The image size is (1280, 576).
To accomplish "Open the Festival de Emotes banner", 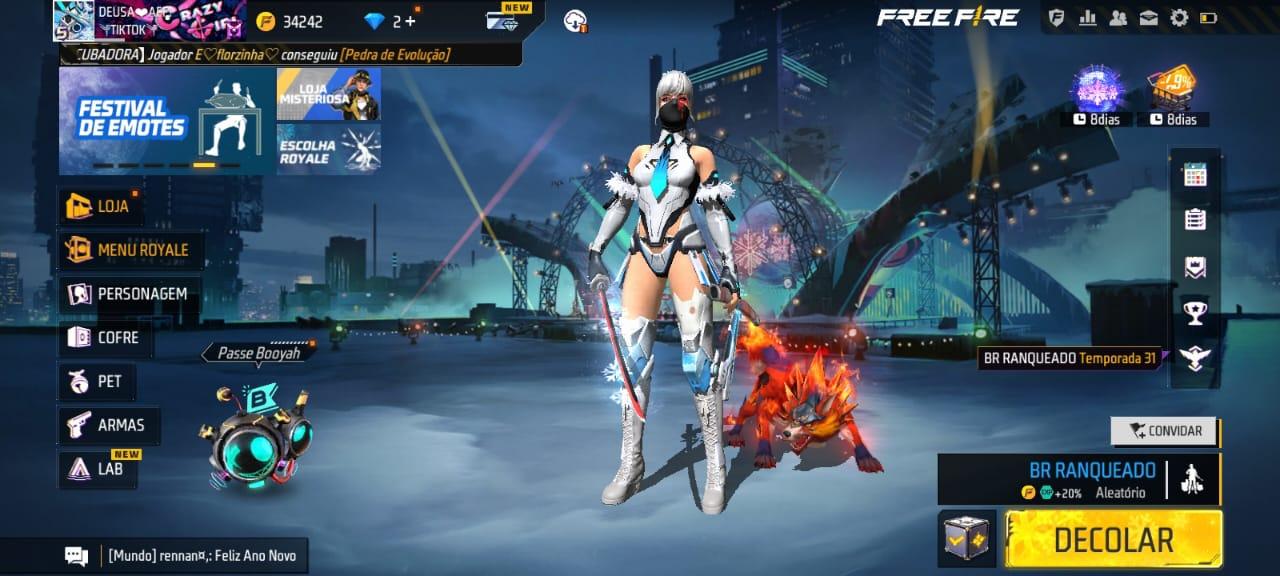I will click(166, 121).
